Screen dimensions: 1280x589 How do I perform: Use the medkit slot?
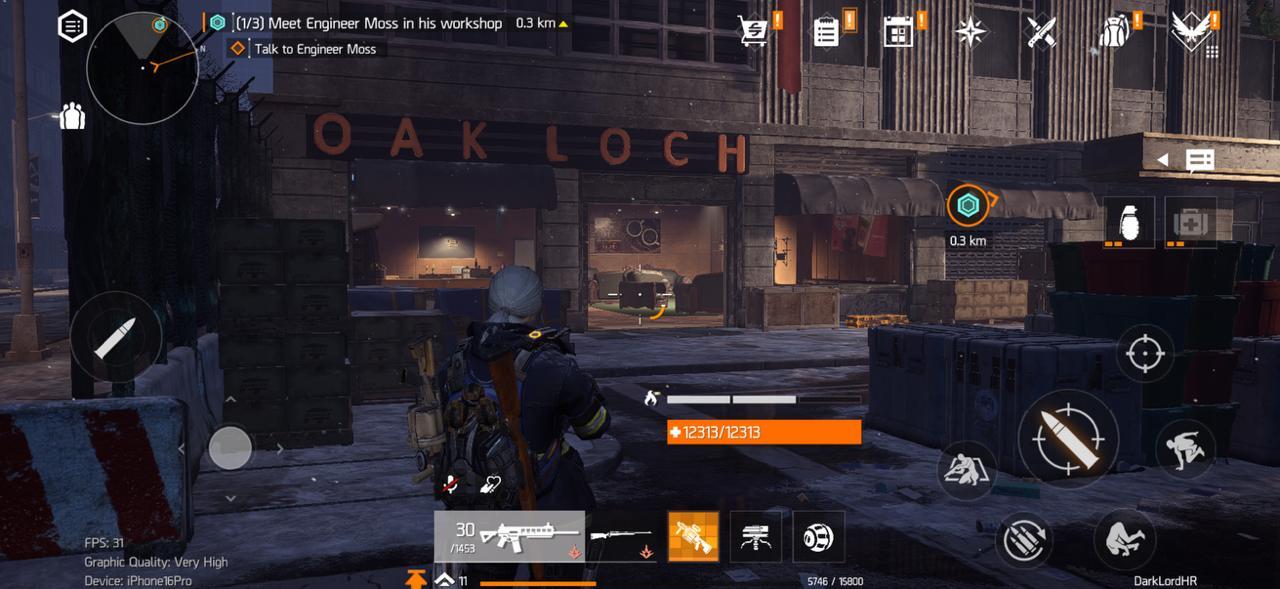point(1190,220)
